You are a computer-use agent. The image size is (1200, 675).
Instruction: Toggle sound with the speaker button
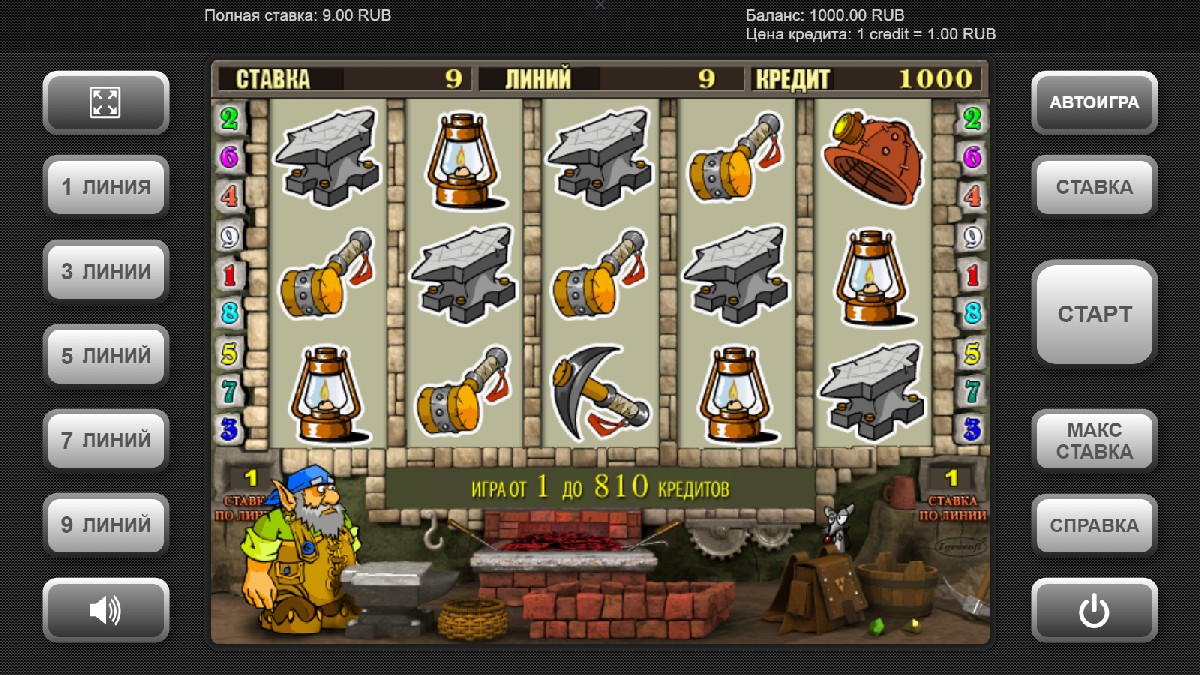click(105, 609)
